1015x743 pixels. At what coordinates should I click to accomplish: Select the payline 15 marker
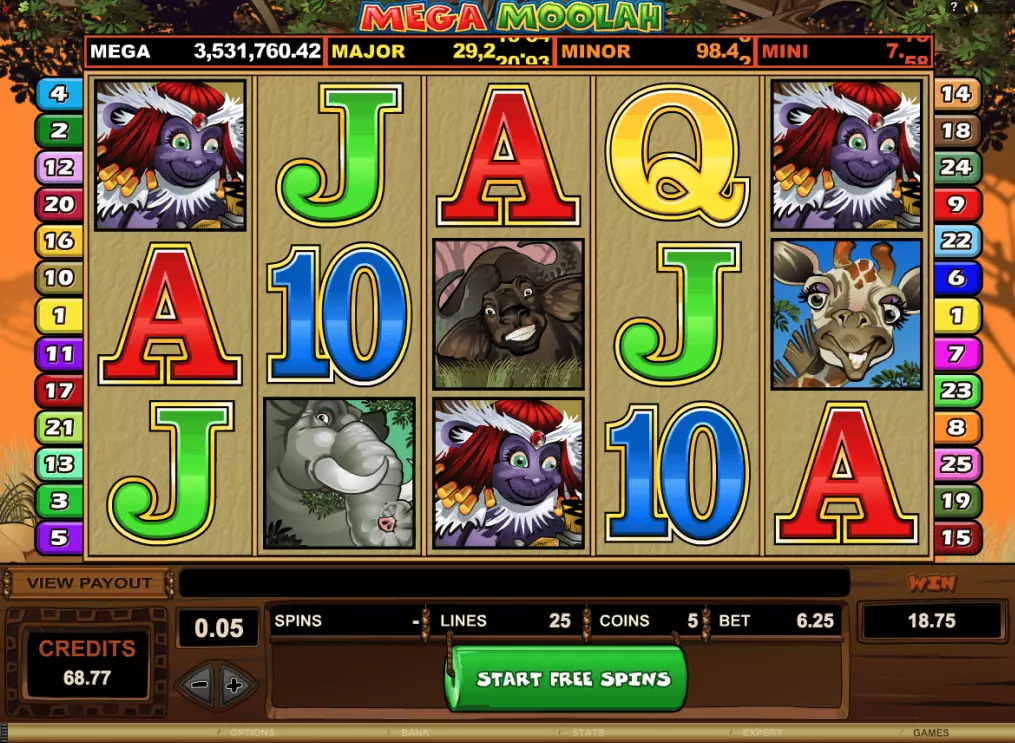click(x=956, y=538)
